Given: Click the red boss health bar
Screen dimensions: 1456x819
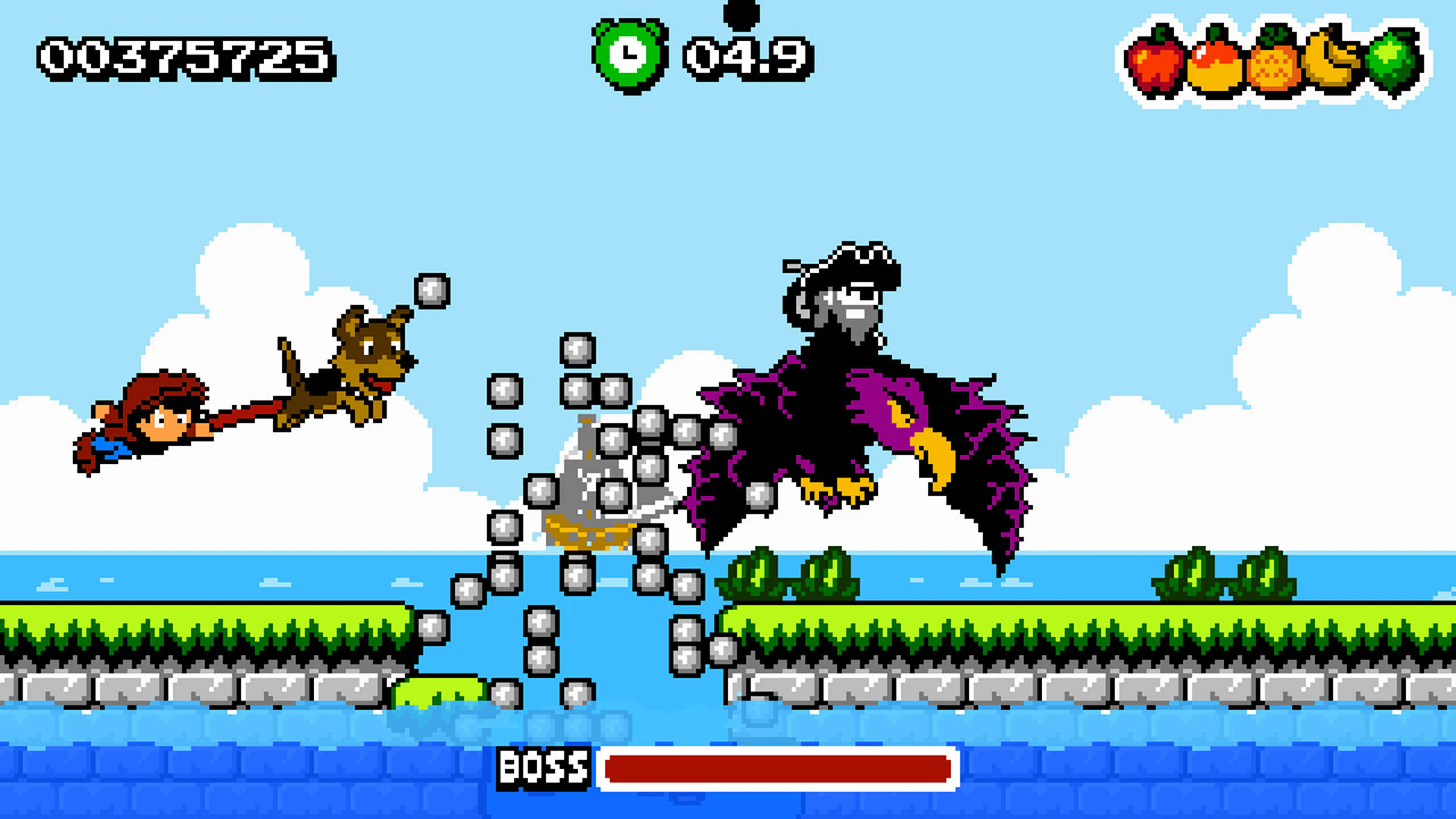Looking at the screenshot, I should (x=777, y=769).
